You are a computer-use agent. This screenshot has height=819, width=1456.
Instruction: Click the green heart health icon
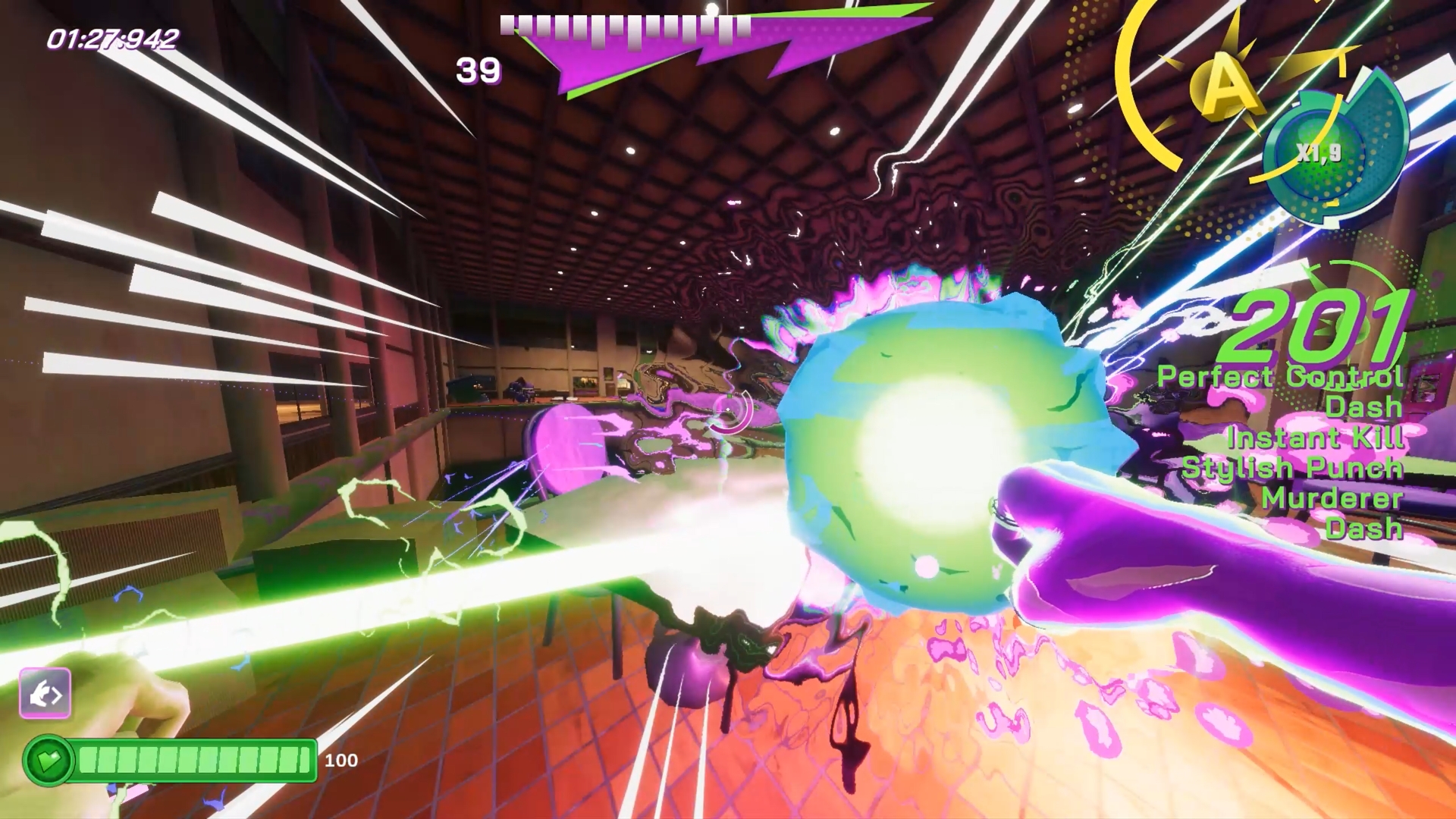coord(49,760)
